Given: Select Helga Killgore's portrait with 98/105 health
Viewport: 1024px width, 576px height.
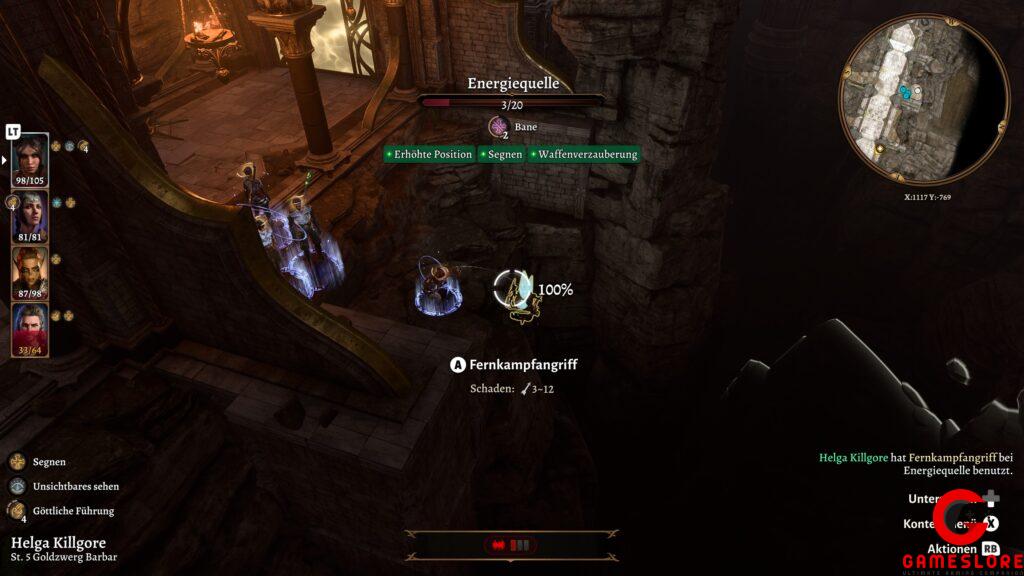Looking at the screenshot, I should pos(29,158).
